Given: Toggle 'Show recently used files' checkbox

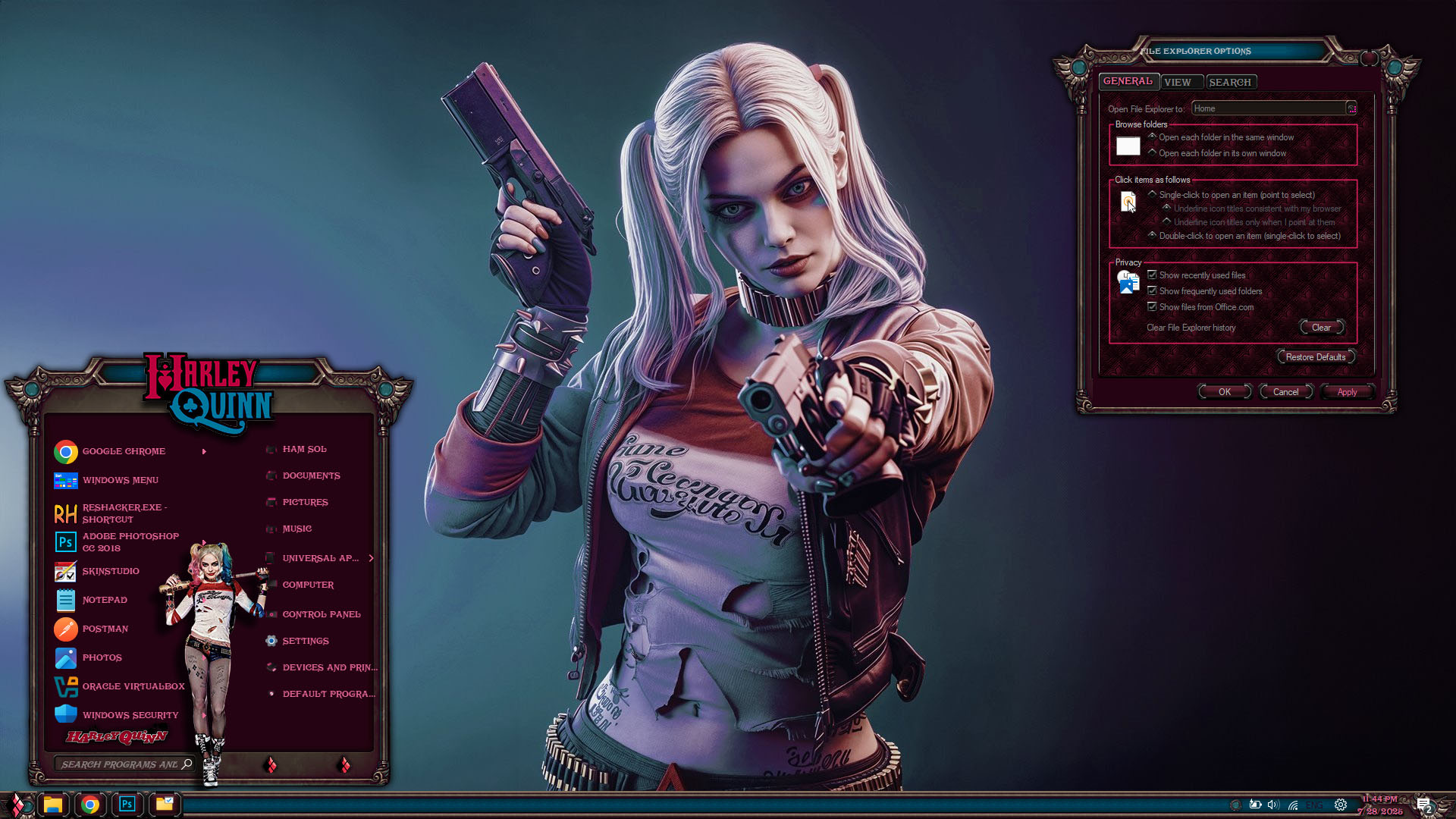Looking at the screenshot, I should (x=1153, y=275).
